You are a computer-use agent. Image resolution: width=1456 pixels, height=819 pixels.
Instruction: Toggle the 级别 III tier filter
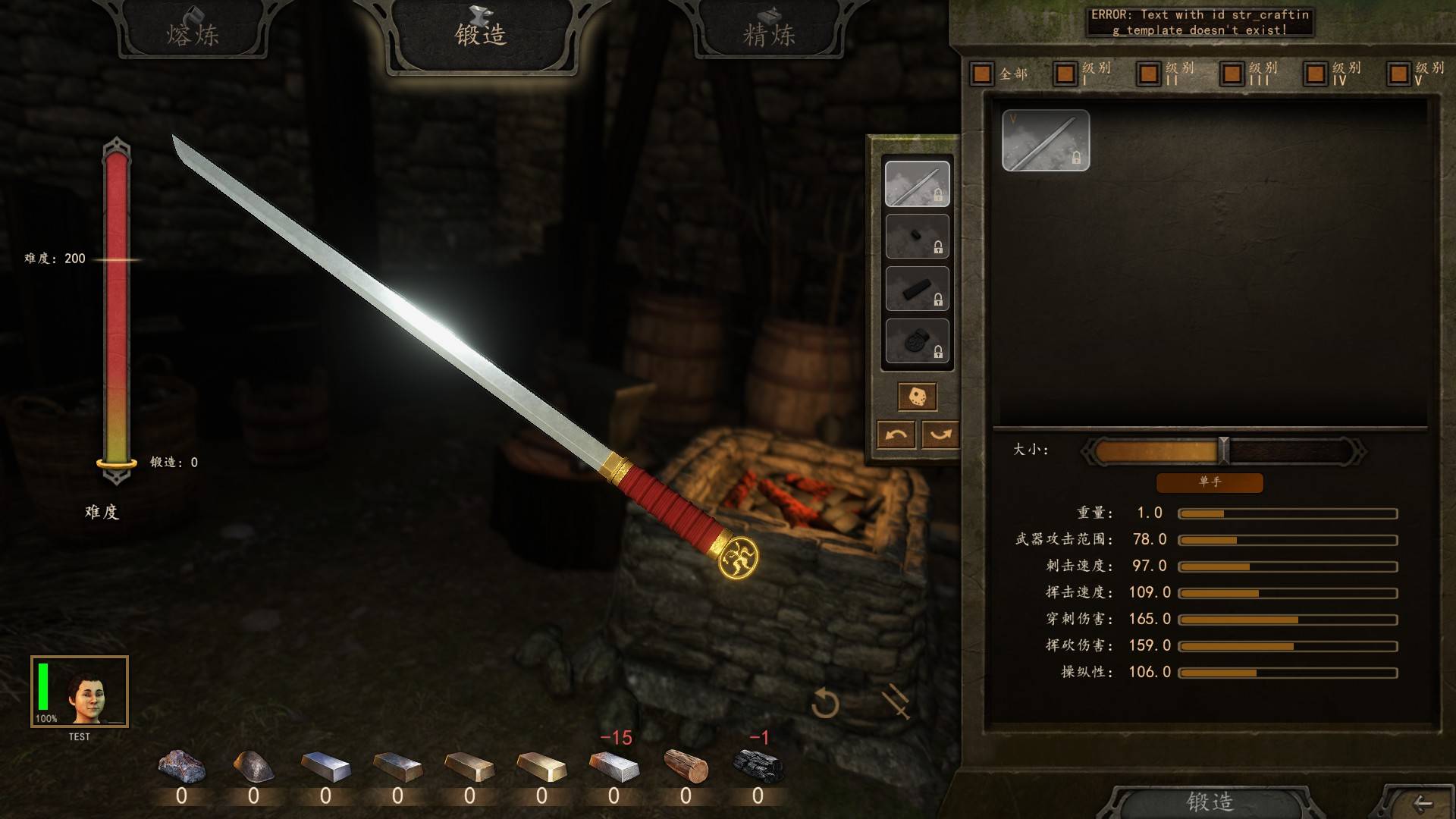click(x=1232, y=74)
